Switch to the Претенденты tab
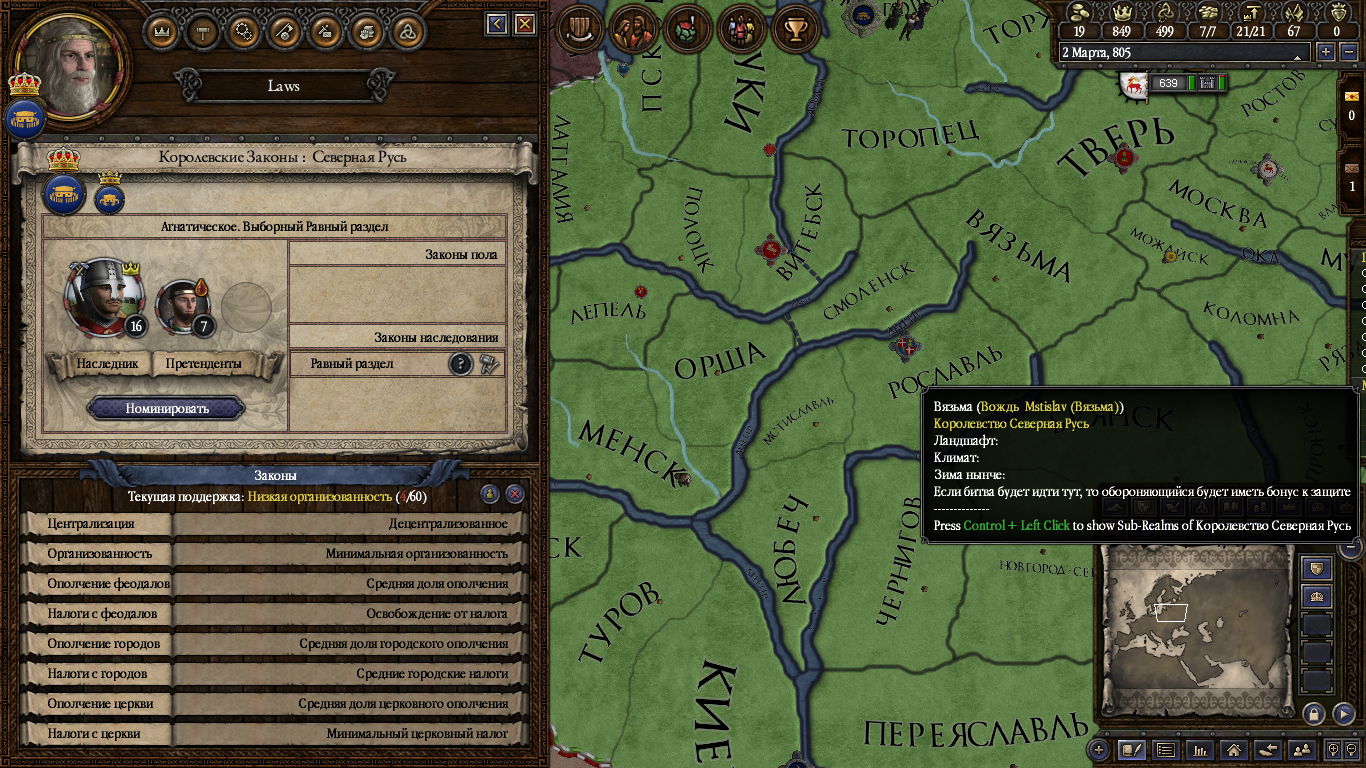The width and height of the screenshot is (1366, 768). (x=204, y=364)
